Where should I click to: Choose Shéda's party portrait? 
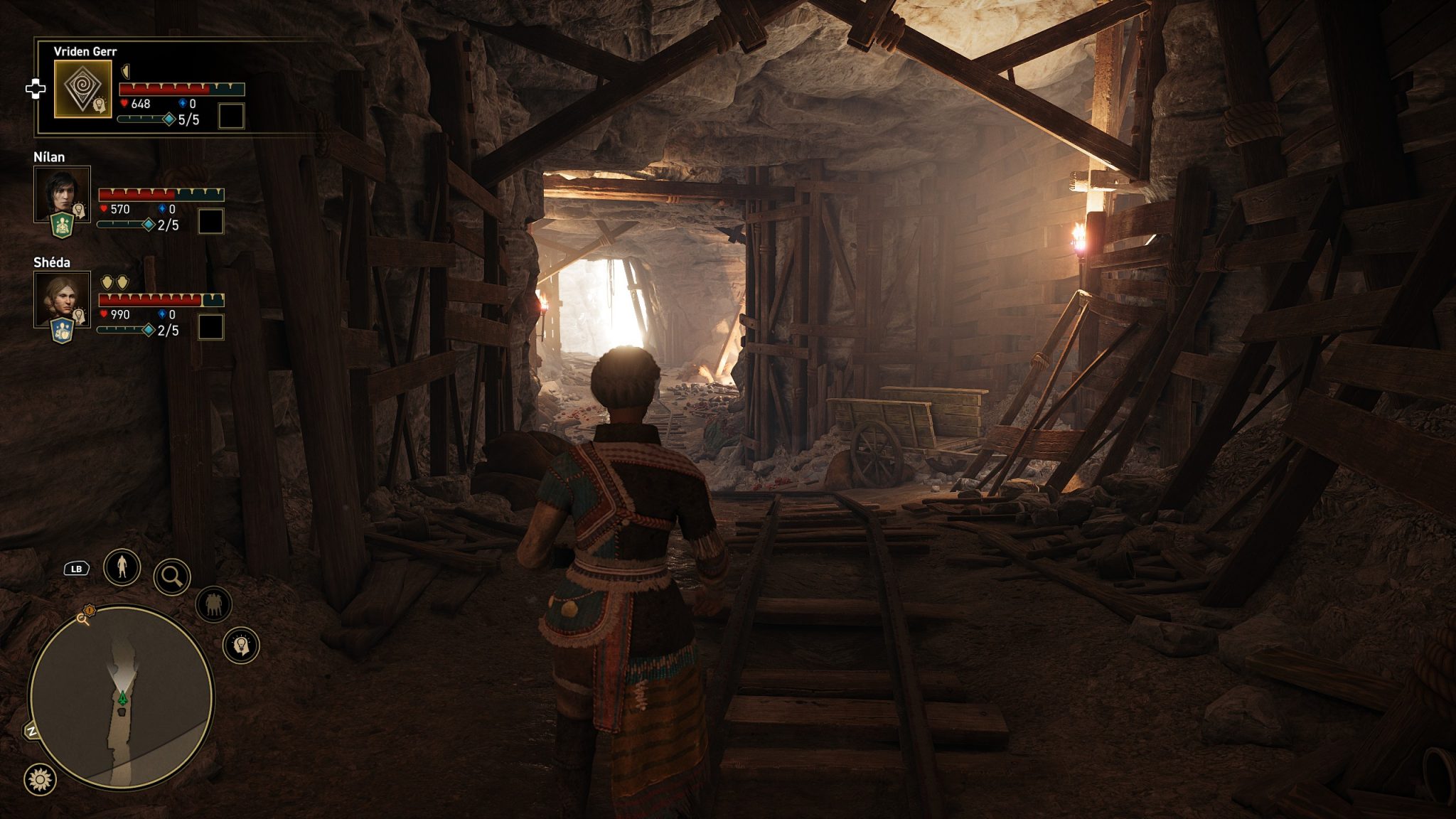pyautogui.click(x=62, y=298)
